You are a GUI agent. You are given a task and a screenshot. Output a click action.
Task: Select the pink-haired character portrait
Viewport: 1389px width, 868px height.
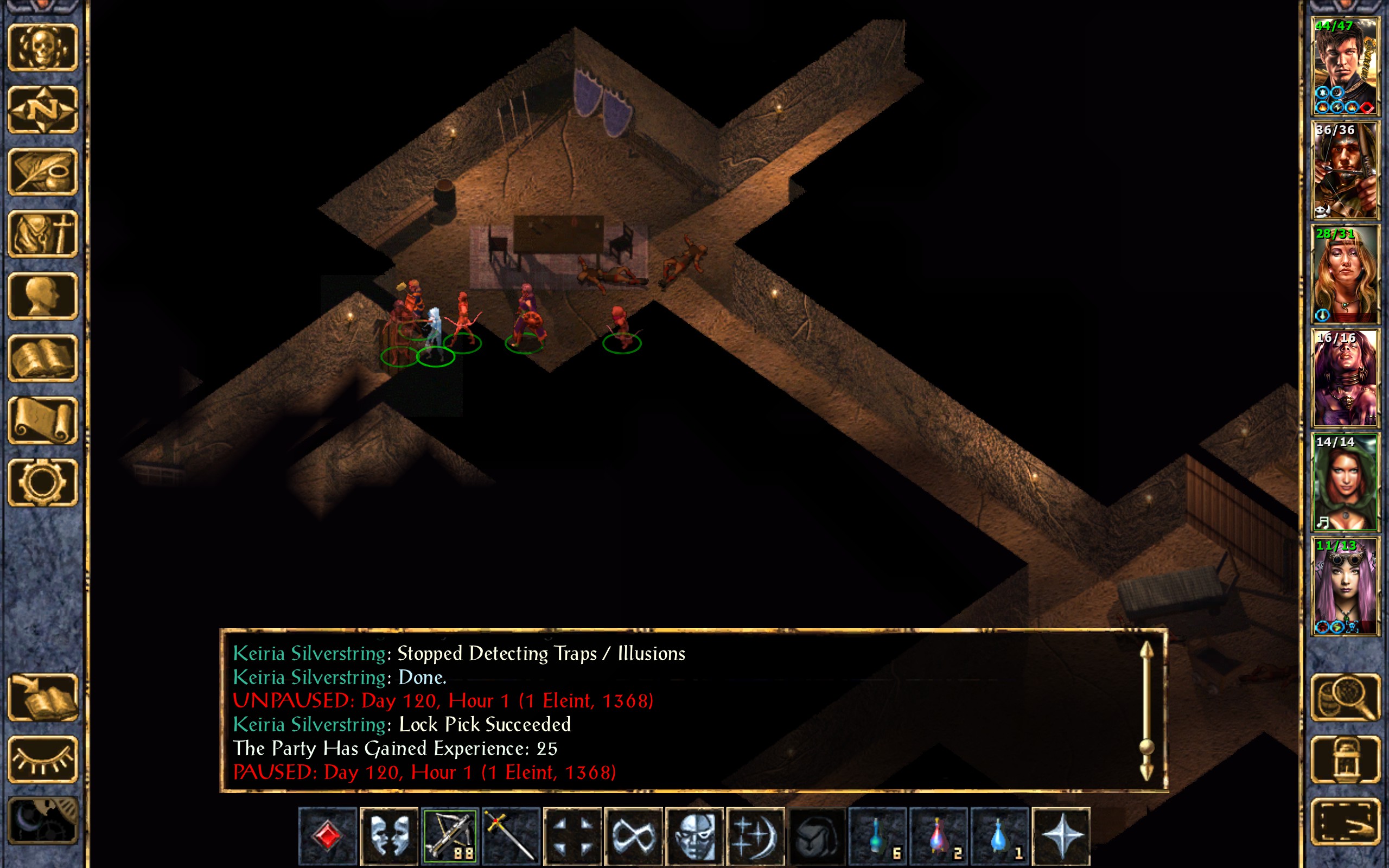[x=1345, y=586]
